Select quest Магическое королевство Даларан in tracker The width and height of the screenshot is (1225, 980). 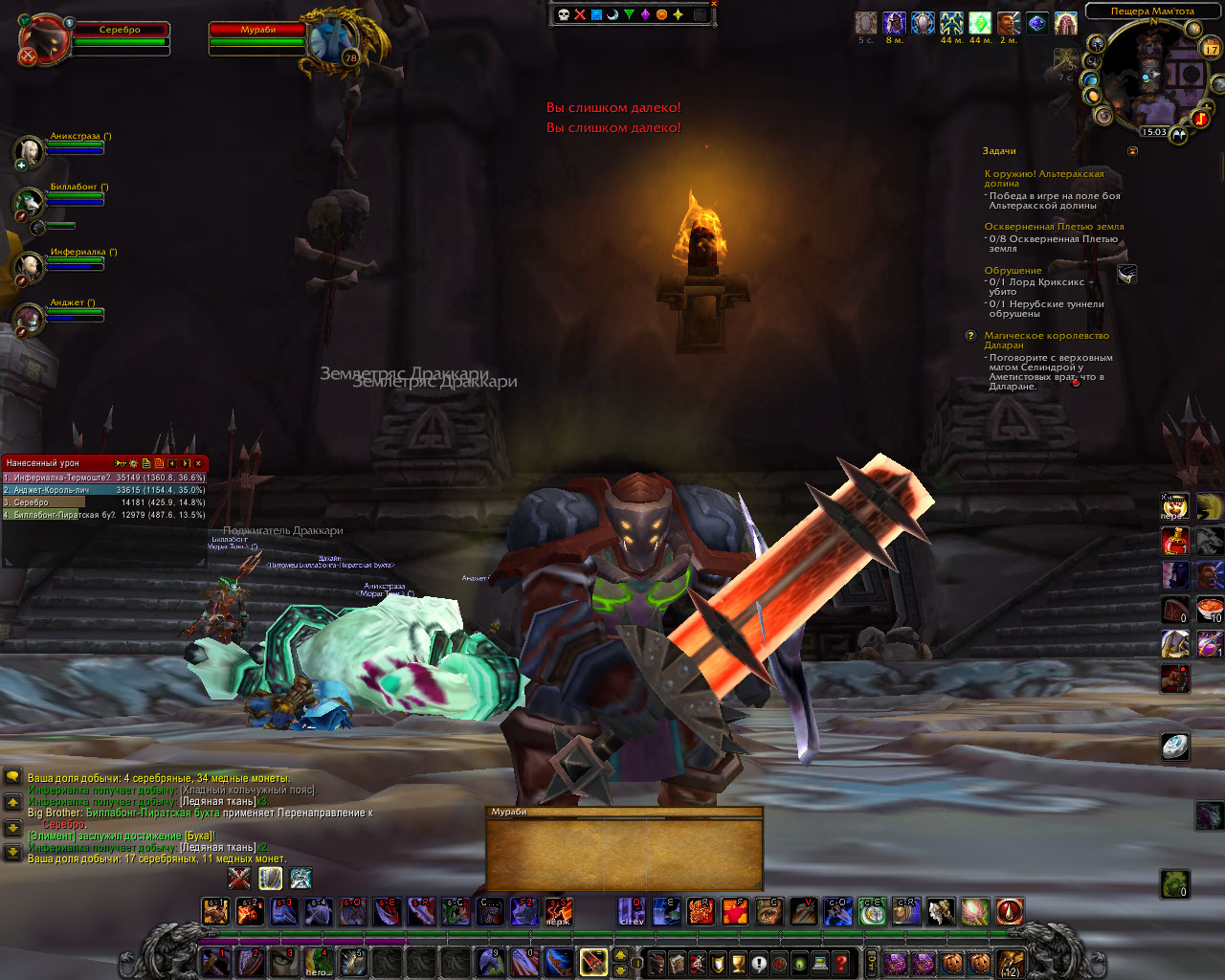(x=1047, y=340)
